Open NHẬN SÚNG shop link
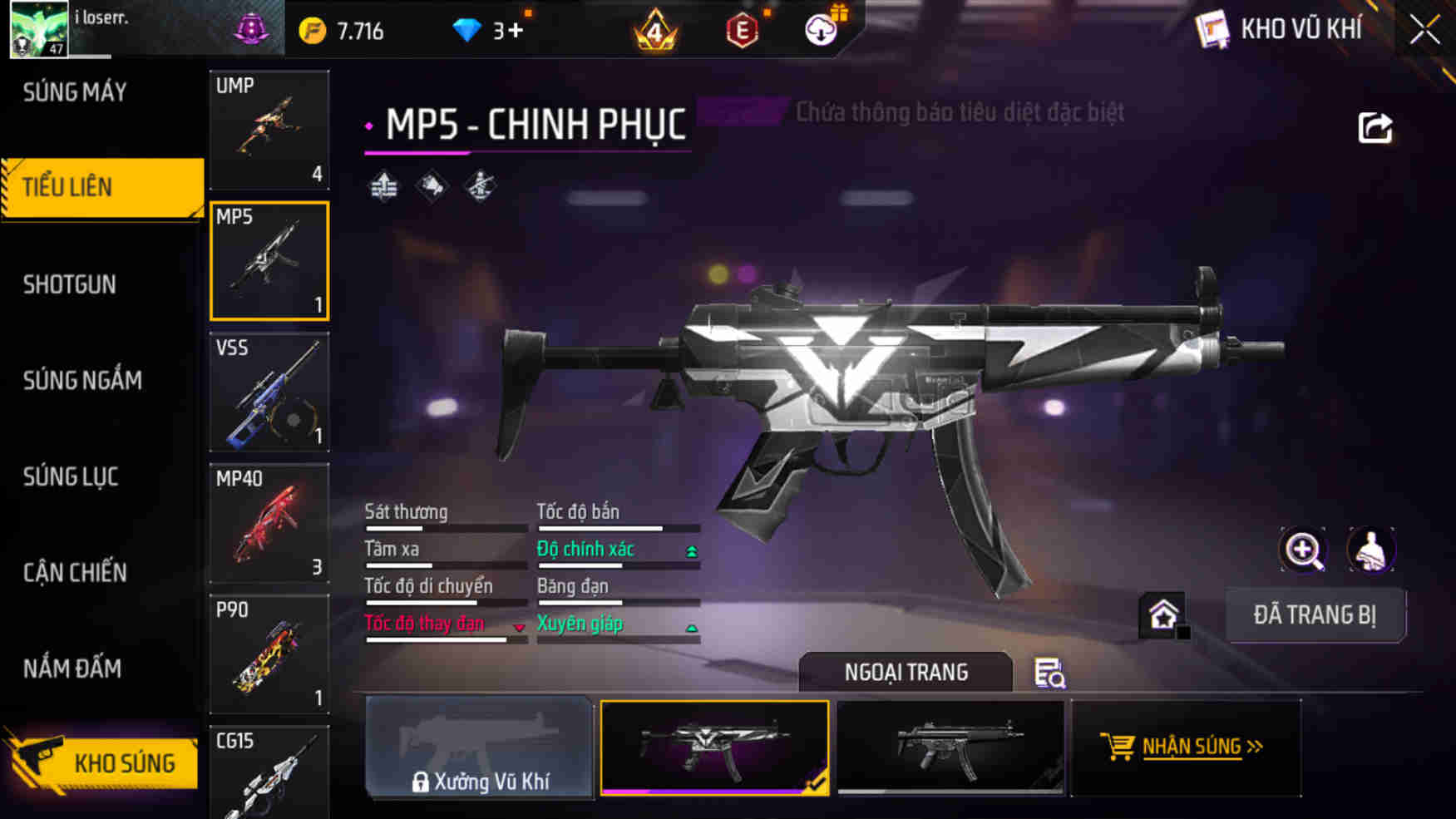1456x819 pixels. [x=1187, y=747]
